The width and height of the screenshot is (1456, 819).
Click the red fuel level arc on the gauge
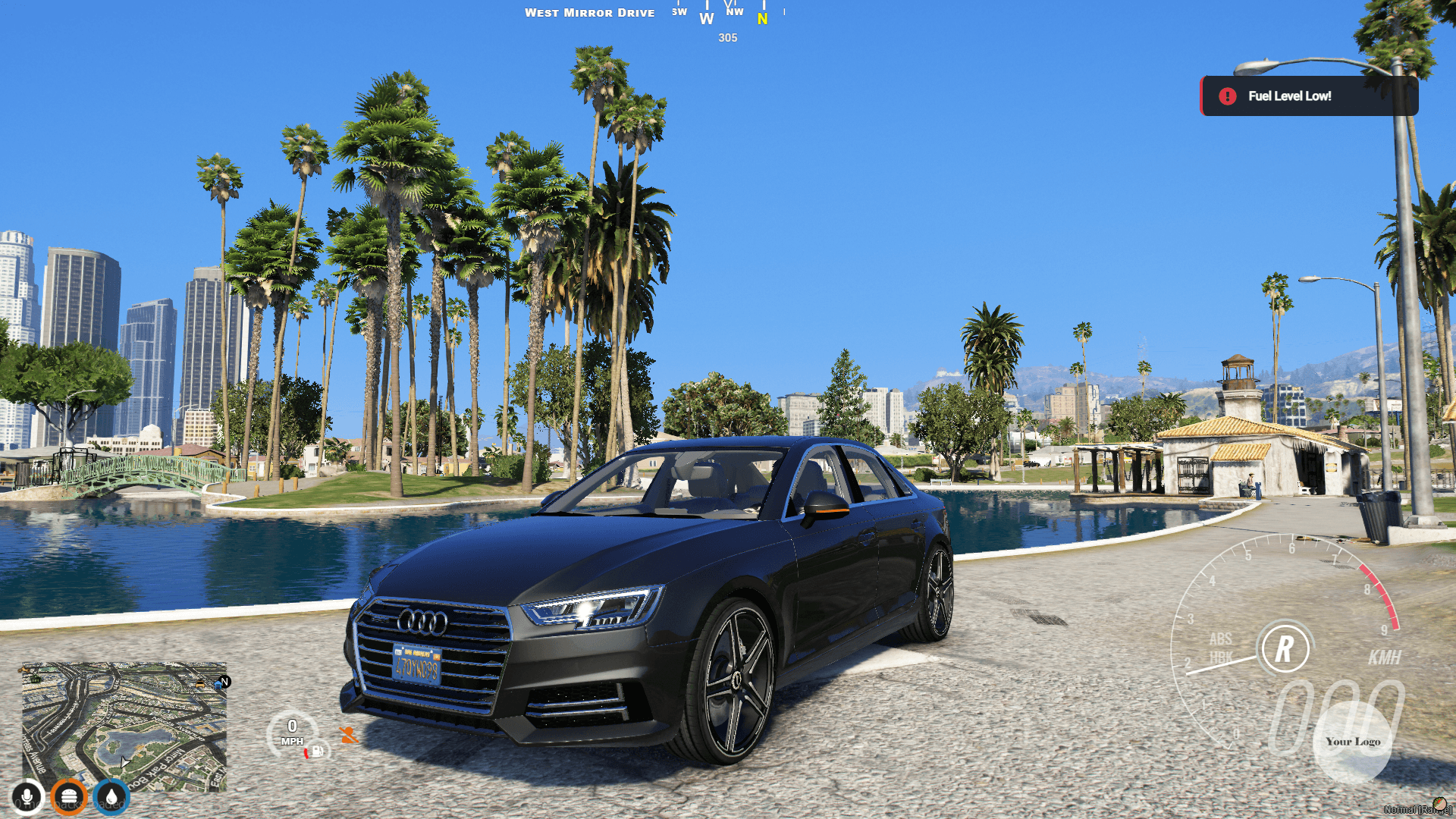point(306,754)
